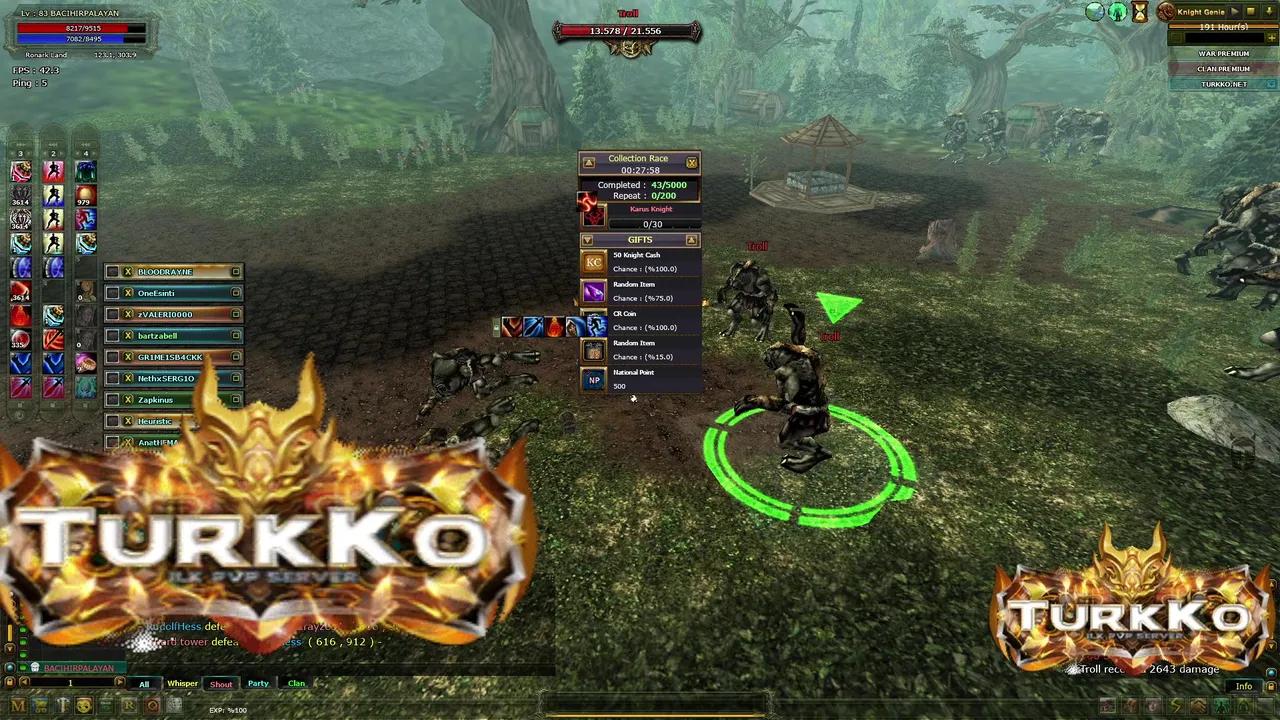Image resolution: width=1280 pixels, height=720 pixels.
Task: Click the X box next to Zapkinus
Action: coord(127,399)
